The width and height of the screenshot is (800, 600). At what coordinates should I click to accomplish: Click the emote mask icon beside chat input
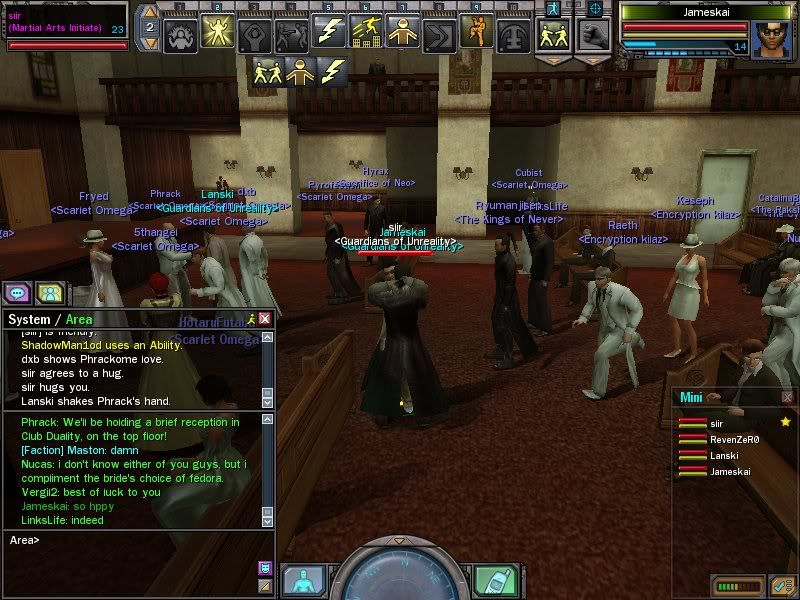[265, 568]
